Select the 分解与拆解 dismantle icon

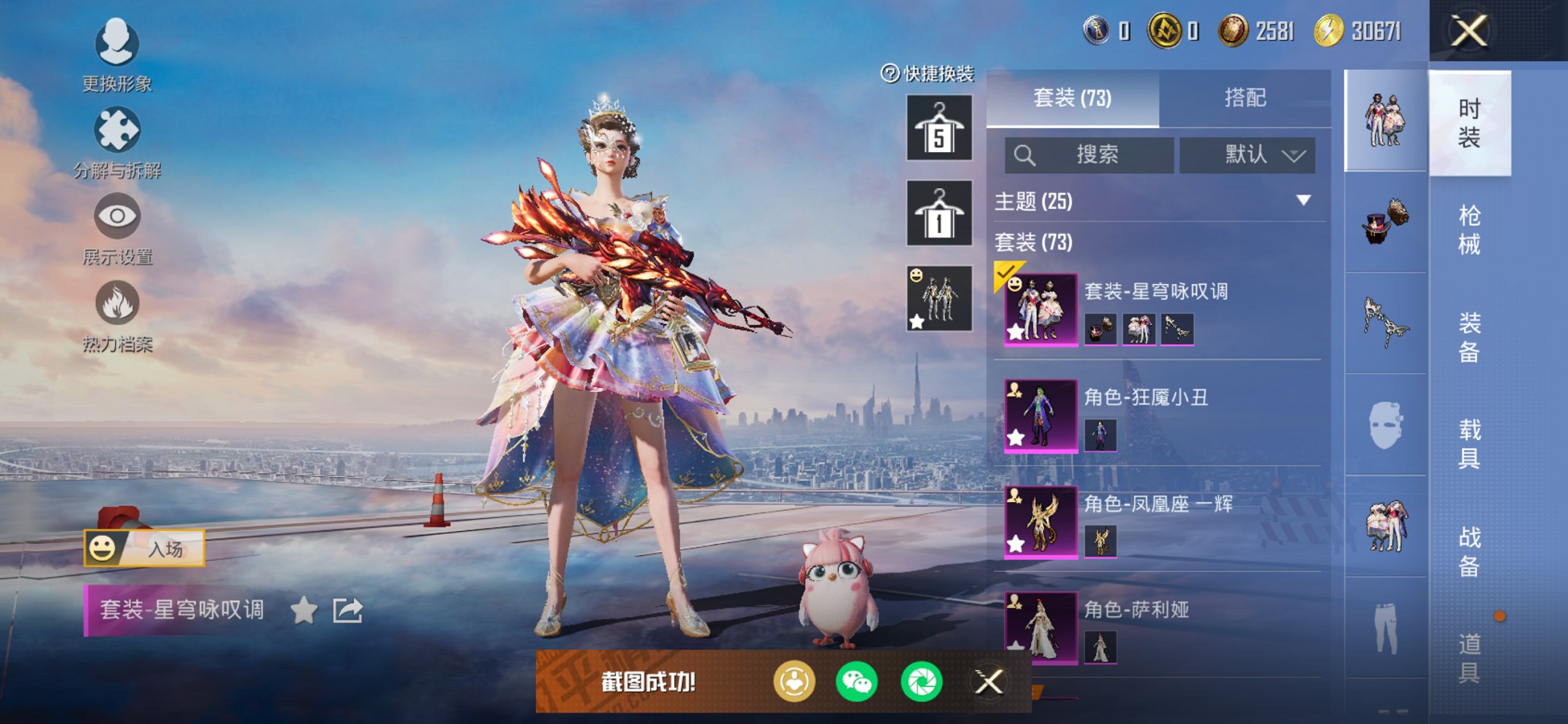click(x=117, y=130)
